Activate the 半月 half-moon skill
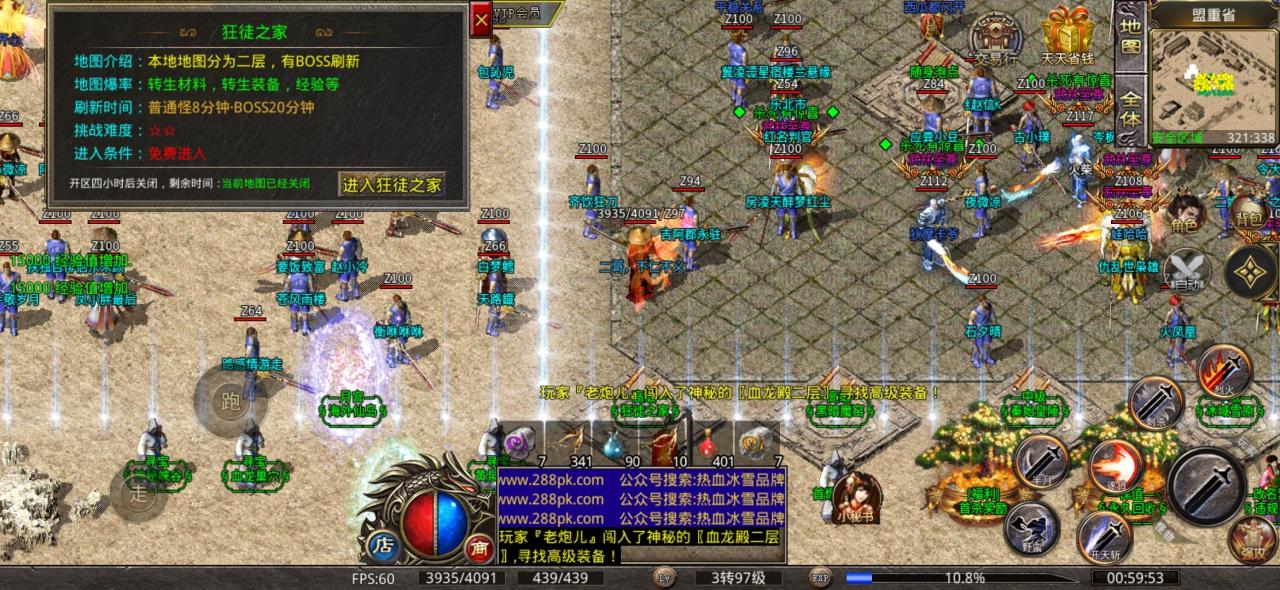The image size is (1280, 590). click(1040, 460)
